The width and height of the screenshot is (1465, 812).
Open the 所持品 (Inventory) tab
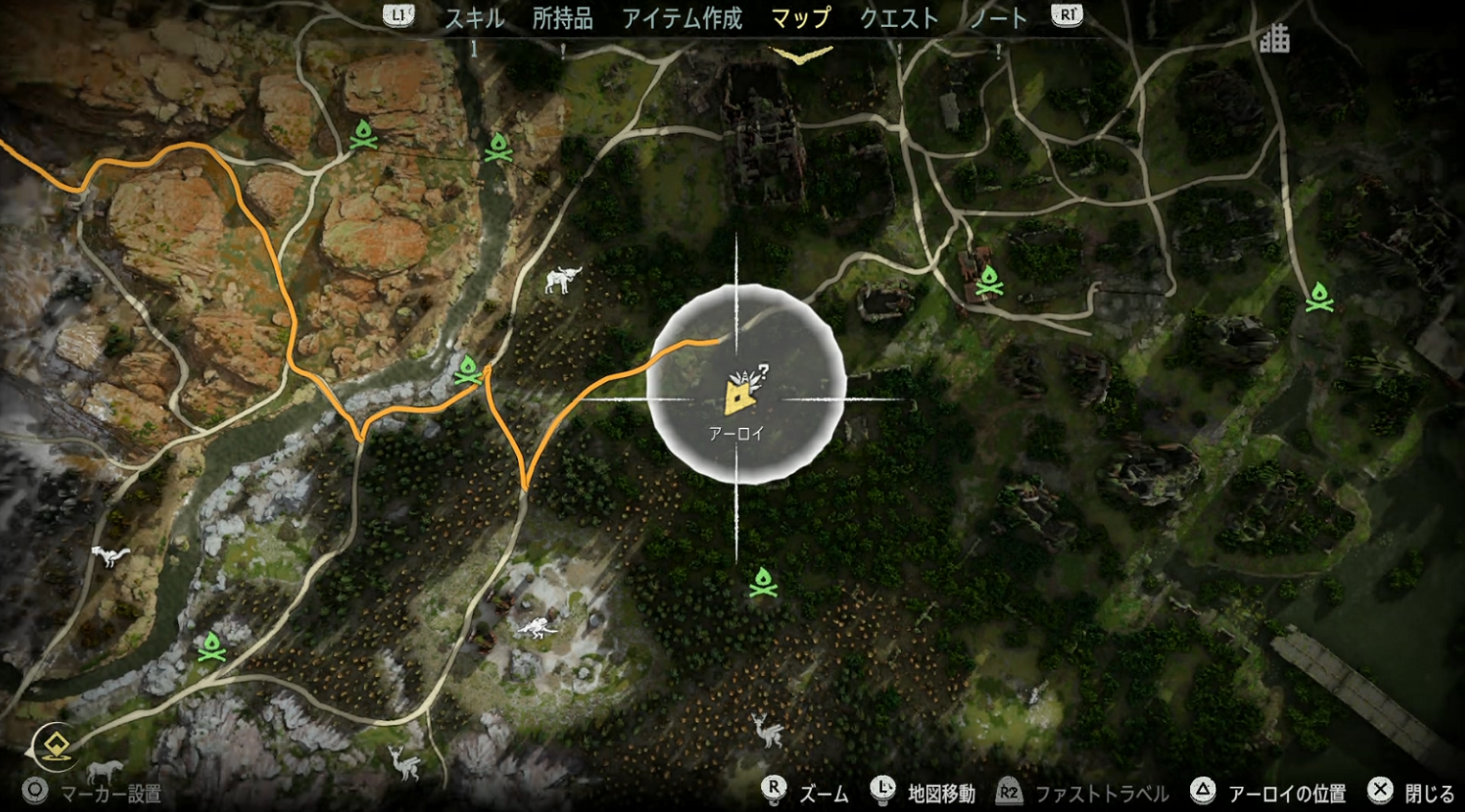tap(562, 18)
